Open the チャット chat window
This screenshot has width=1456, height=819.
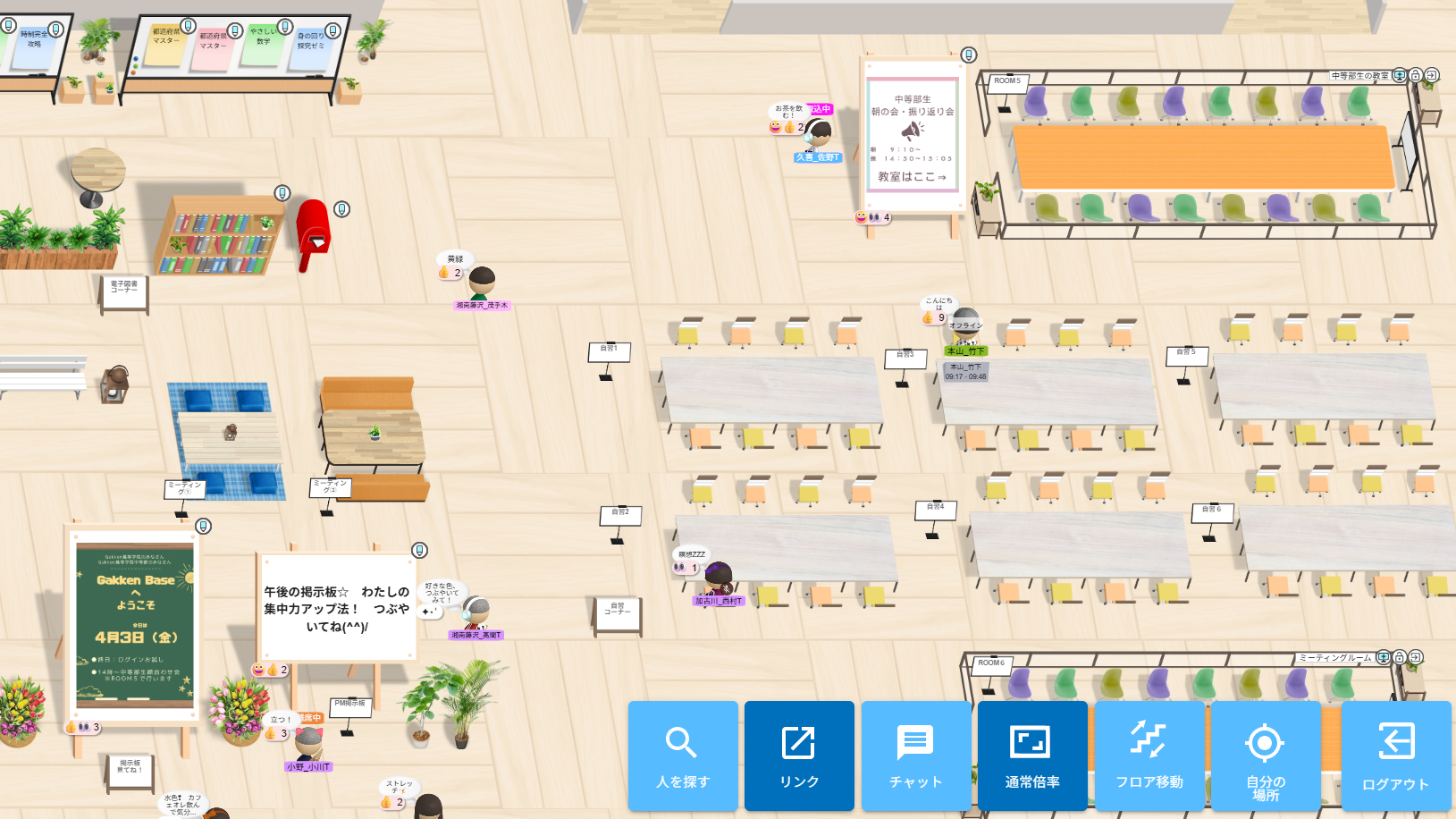pos(915,756)
